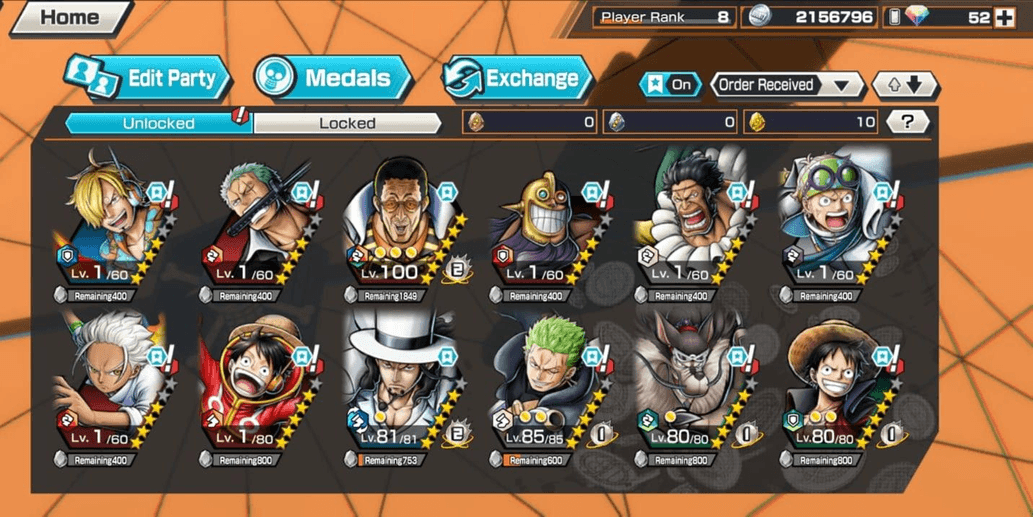This screenshot has height=517, width=1033.
Task: Open the Medals screen
Action: click(332, 78)
